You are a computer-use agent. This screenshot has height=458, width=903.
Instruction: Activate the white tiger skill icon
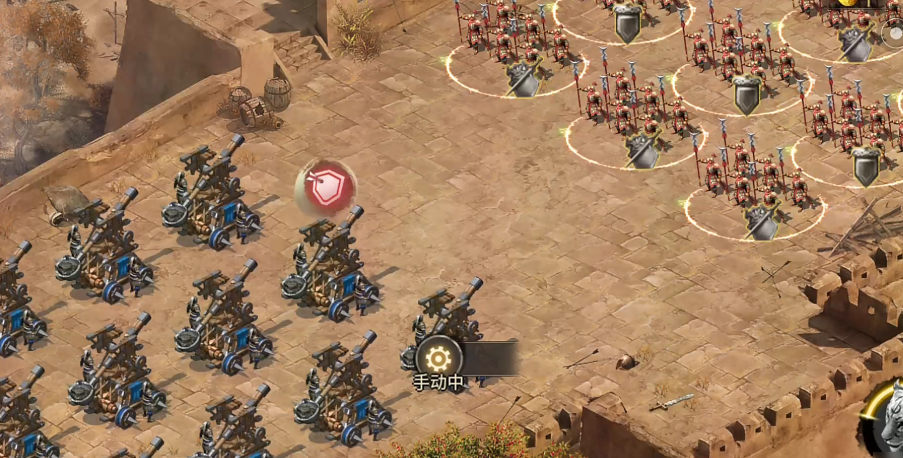coord(887,417)
